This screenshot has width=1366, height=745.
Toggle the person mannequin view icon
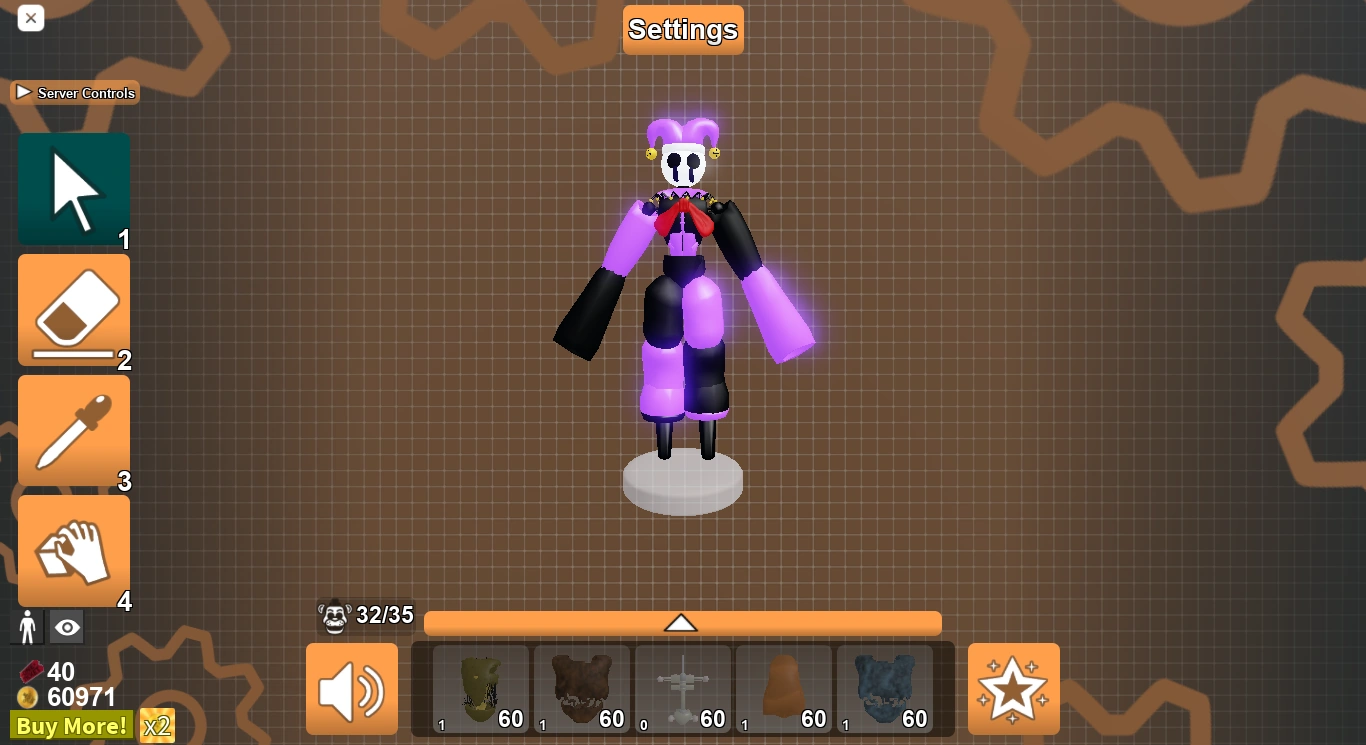coord(27,626)
